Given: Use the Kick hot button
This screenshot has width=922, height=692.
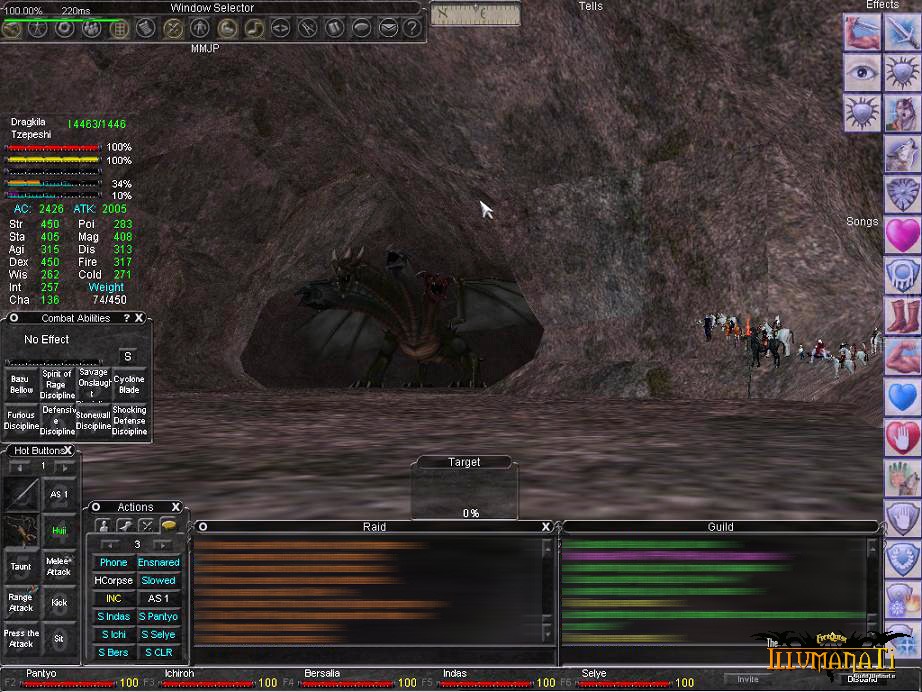Looking at the screenshot, I should pyautogui.click(x=59, y=603).
